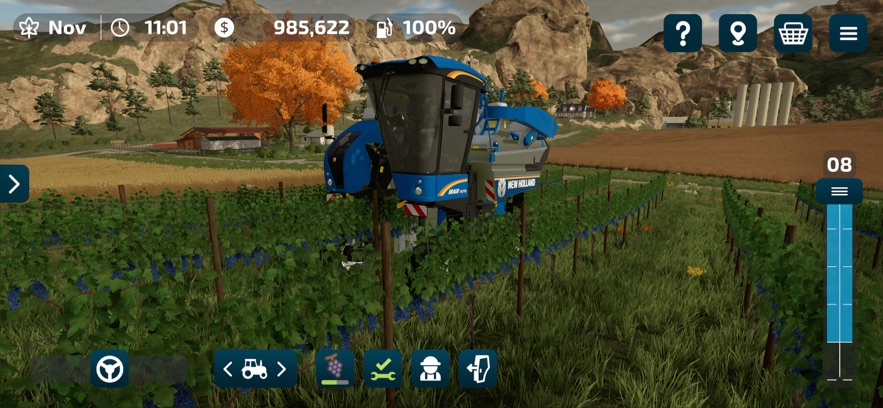Switch to the next vehicle
Viewport: 883px width, 408px height.
(282, 370)
